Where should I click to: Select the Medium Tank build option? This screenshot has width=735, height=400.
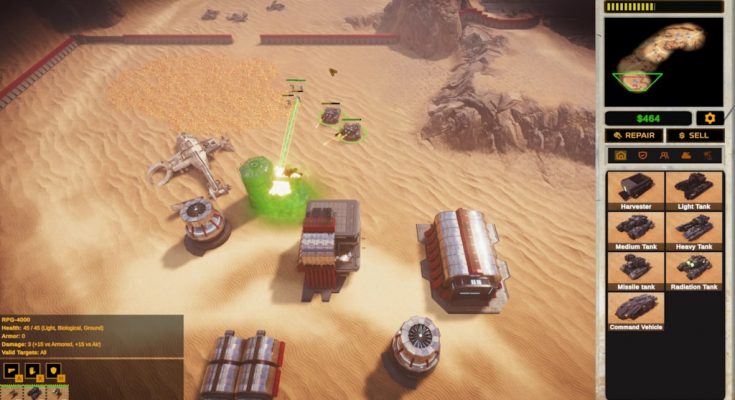pos(636,231)
